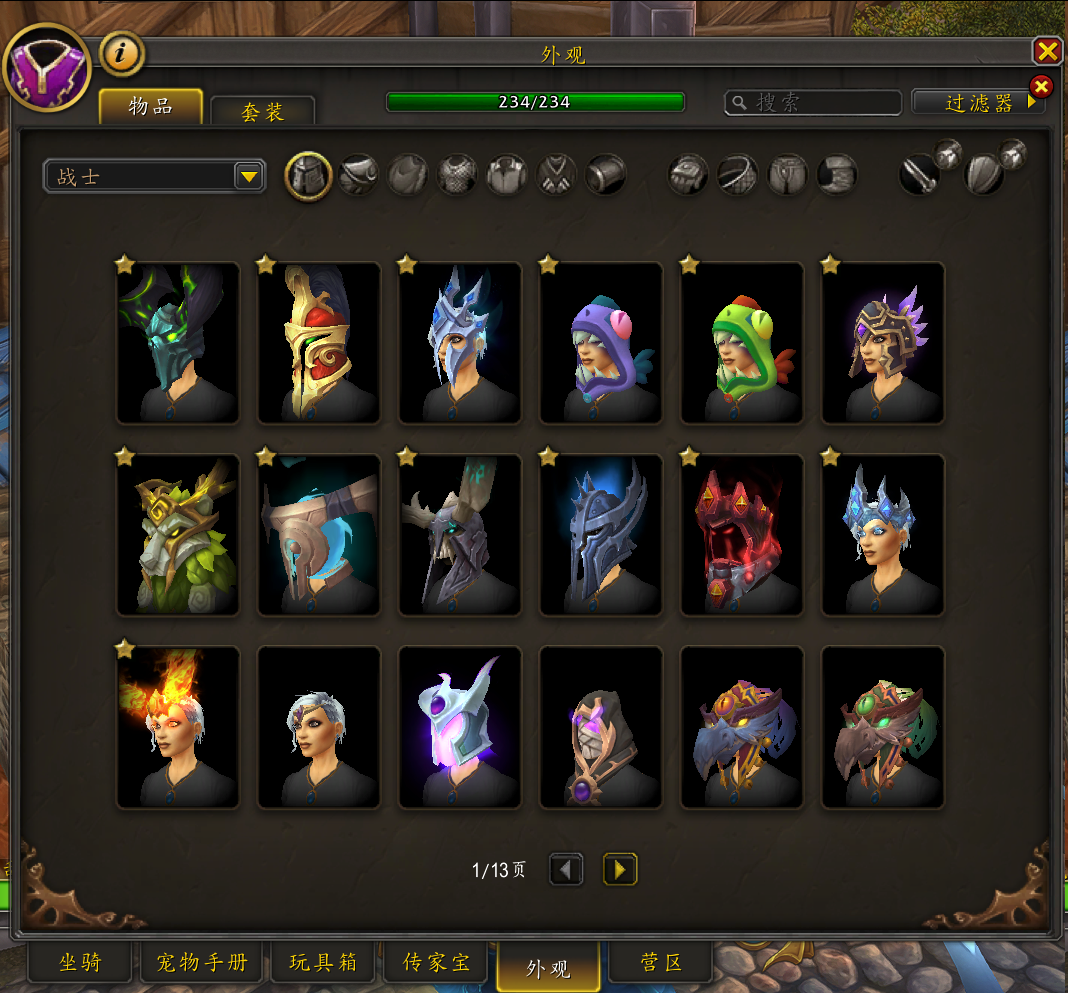Open the 过滤器 filter menu
Screen dimensions: 1068x993
tap(978, 102)
